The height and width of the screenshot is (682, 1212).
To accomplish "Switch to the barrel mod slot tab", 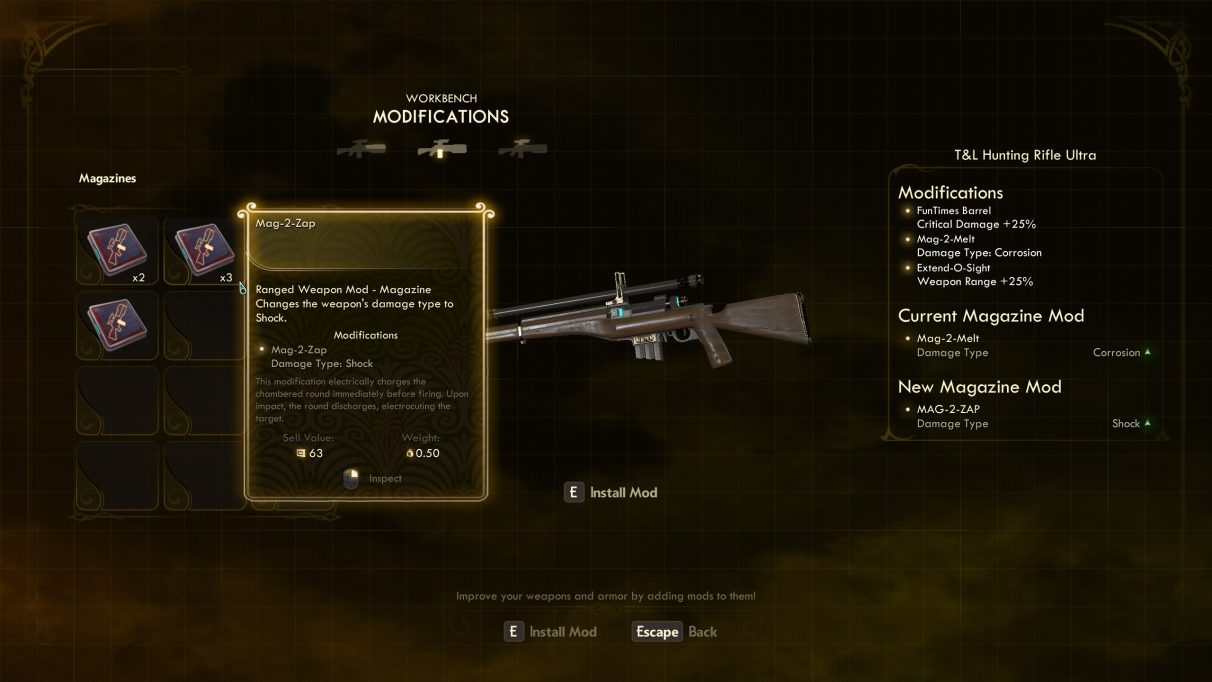I will [362, 149].
